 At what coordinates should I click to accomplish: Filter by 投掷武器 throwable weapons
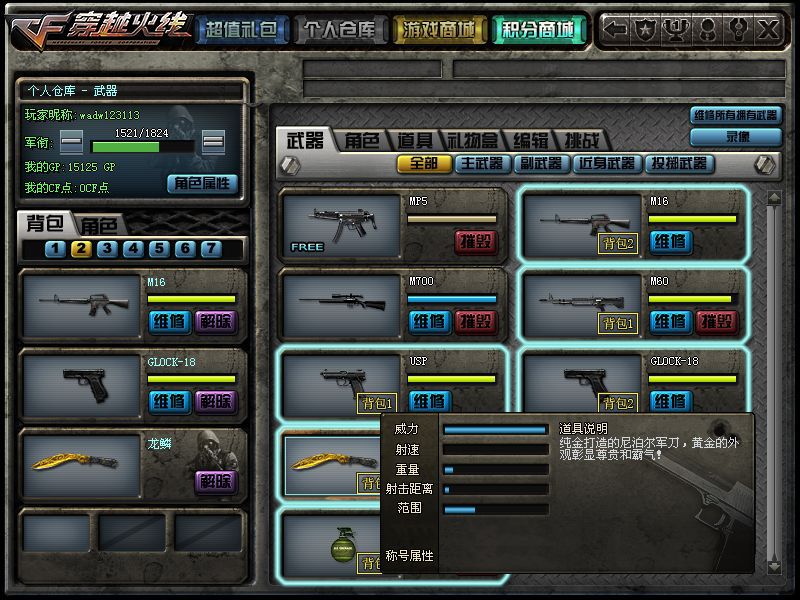678,163
